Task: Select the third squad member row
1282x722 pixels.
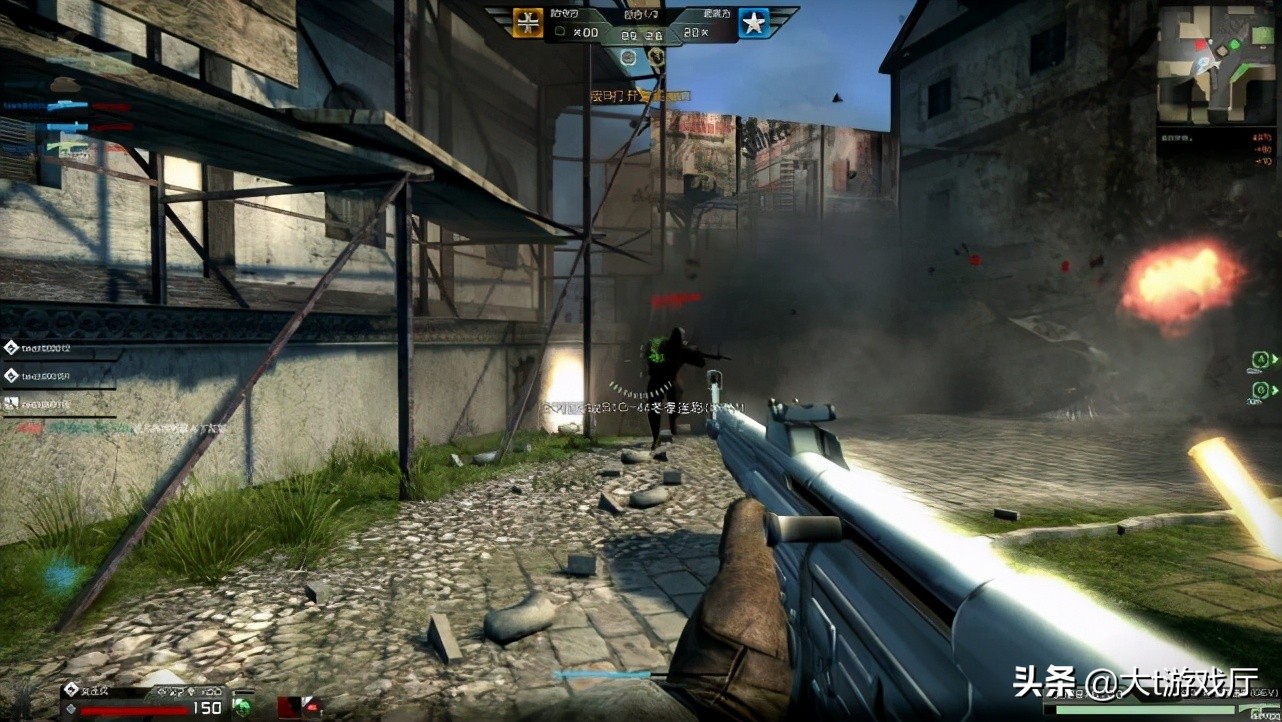Action: pos(40,404)
